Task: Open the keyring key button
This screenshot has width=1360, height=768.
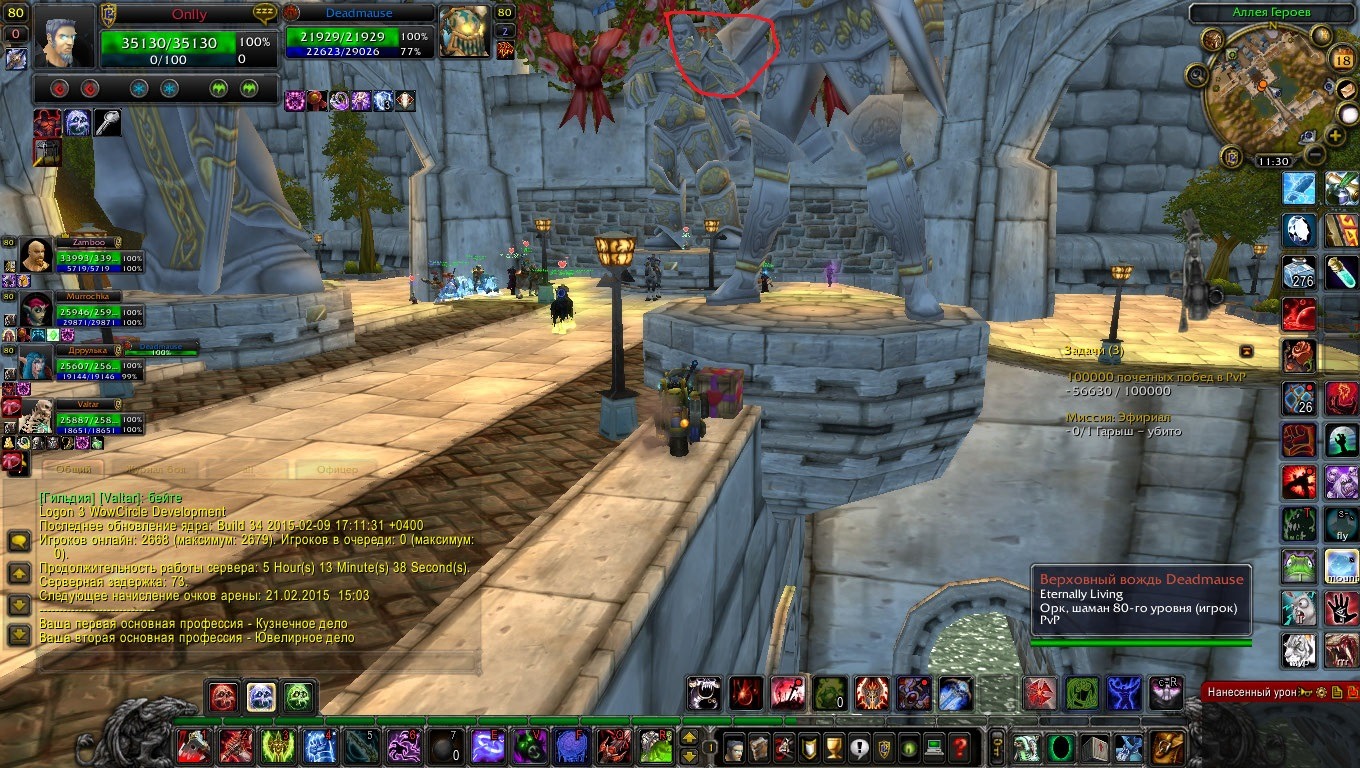Action: 996,747
